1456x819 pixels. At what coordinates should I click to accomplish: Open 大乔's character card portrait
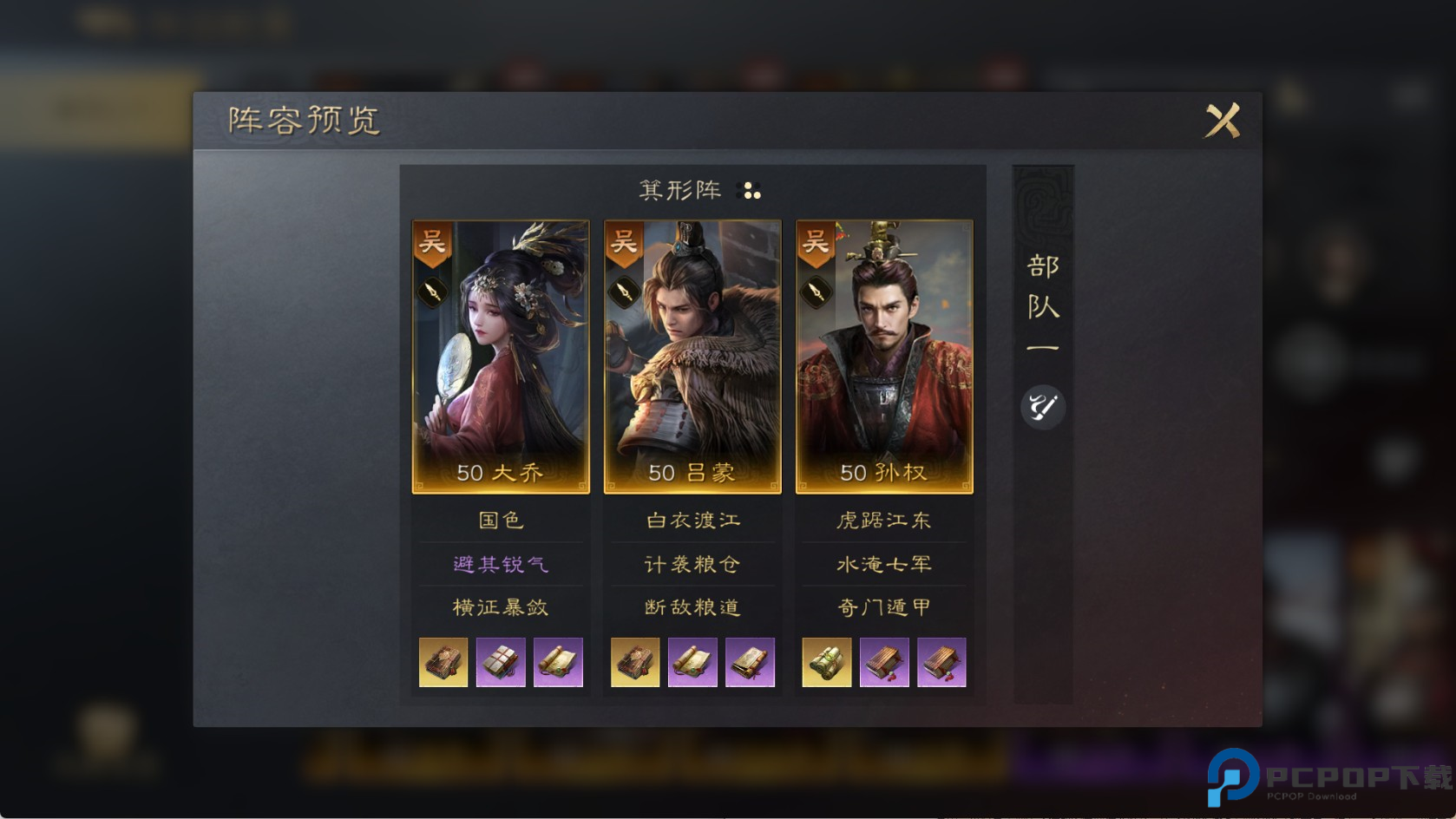click(x=499, y=356)
